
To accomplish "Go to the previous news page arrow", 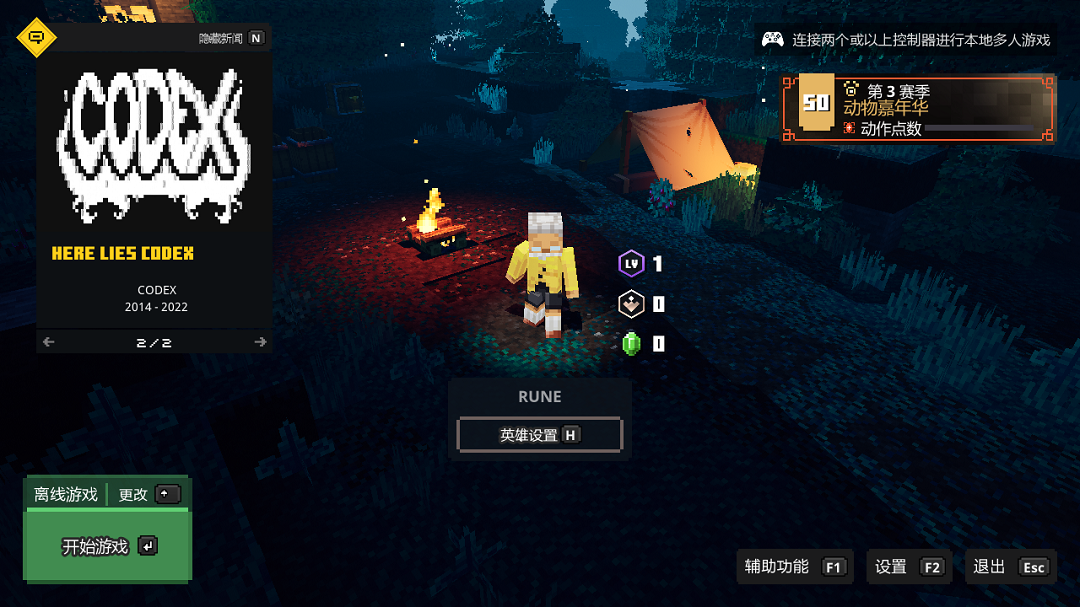I will (49, 342).
